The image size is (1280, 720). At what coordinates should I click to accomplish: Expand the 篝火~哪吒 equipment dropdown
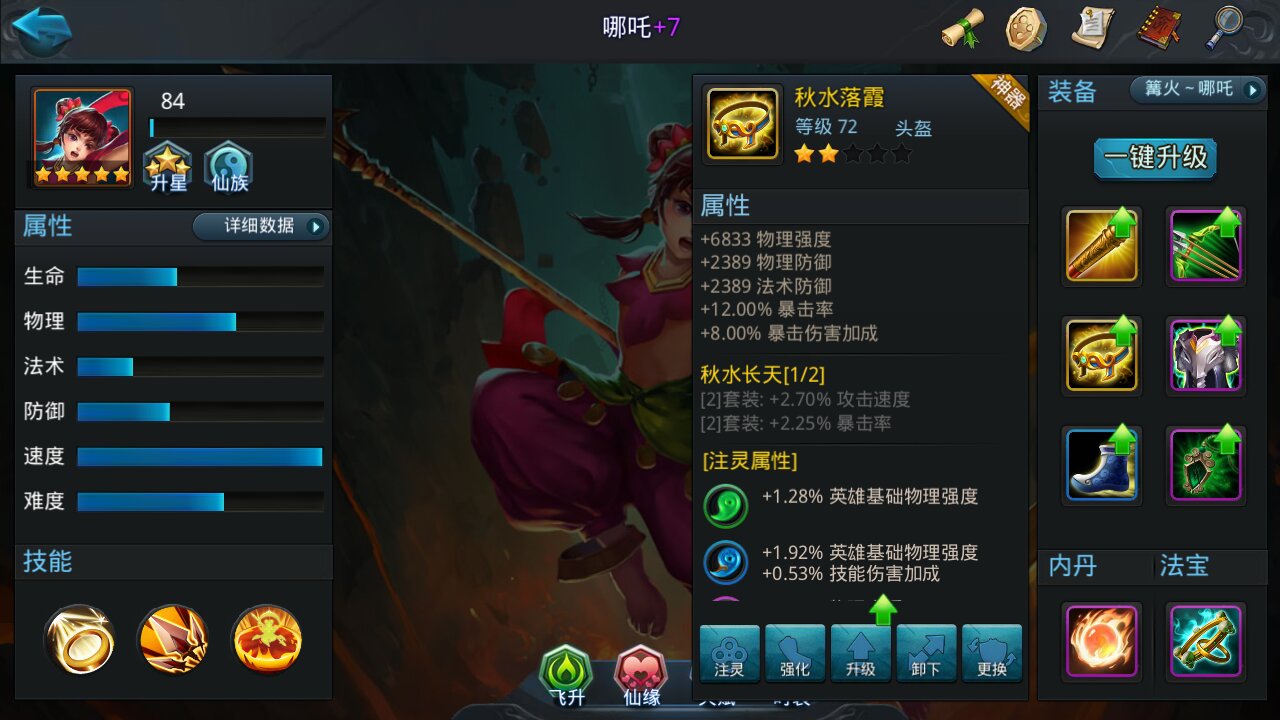click(1196, 90)
